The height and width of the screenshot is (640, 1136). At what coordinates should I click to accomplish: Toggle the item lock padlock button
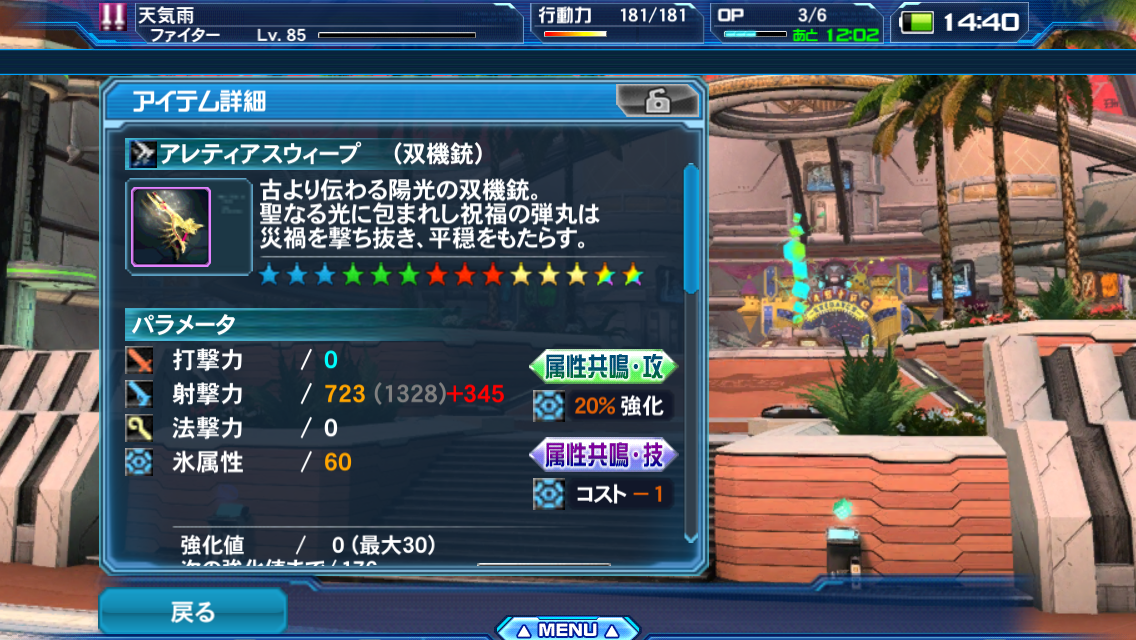[x=656, y=101]
